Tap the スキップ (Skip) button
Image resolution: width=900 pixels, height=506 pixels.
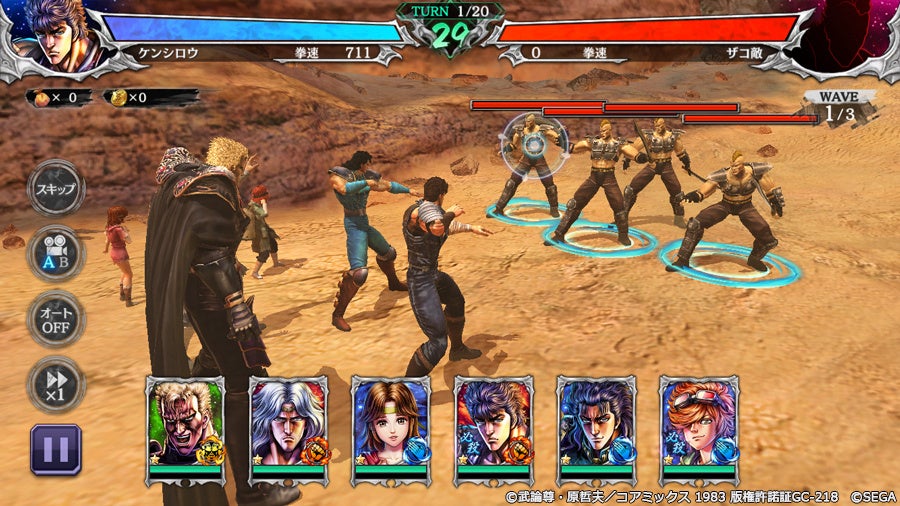[56, 190]
